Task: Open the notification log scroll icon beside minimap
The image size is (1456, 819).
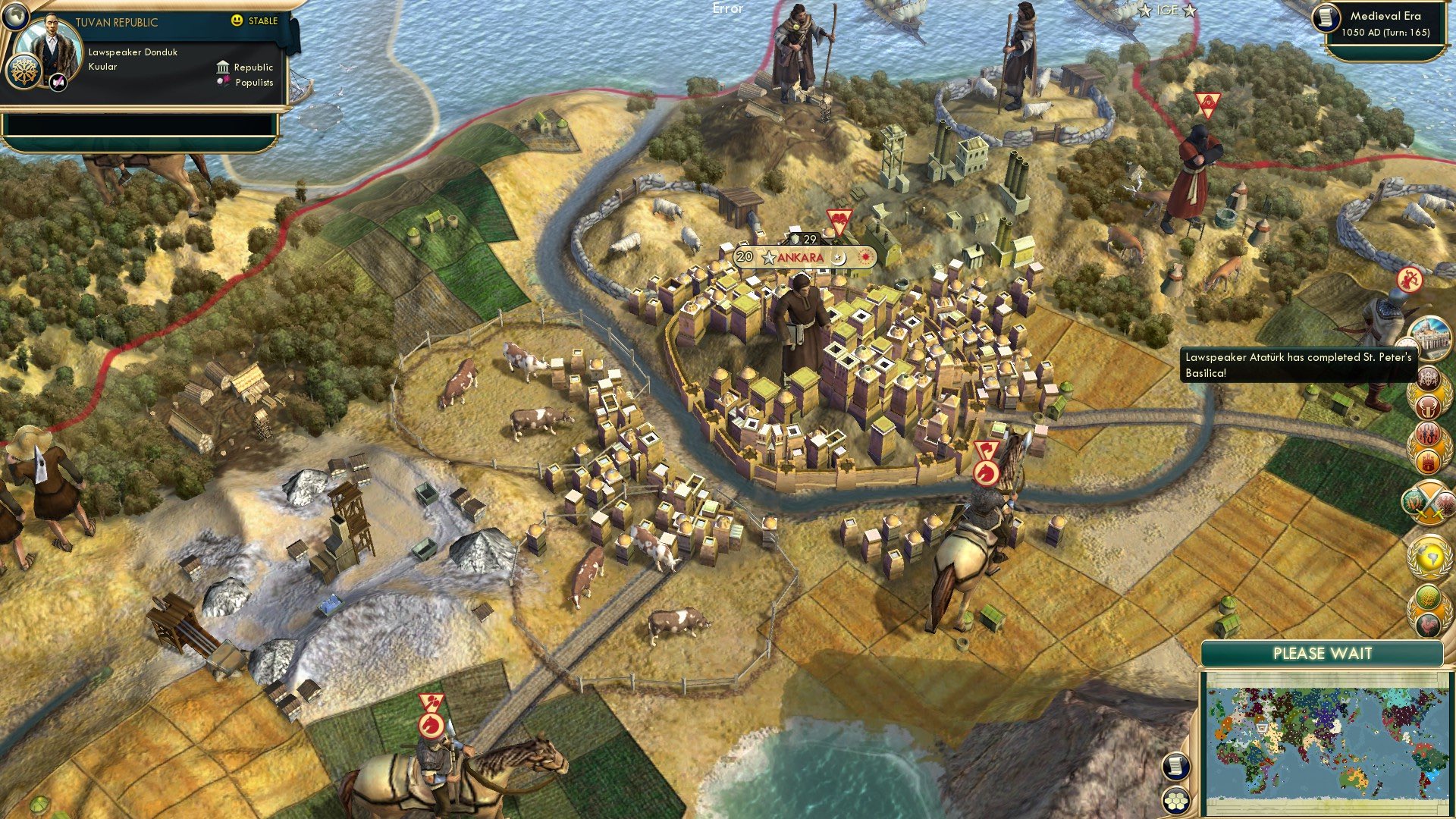Action: [1176, 767]
